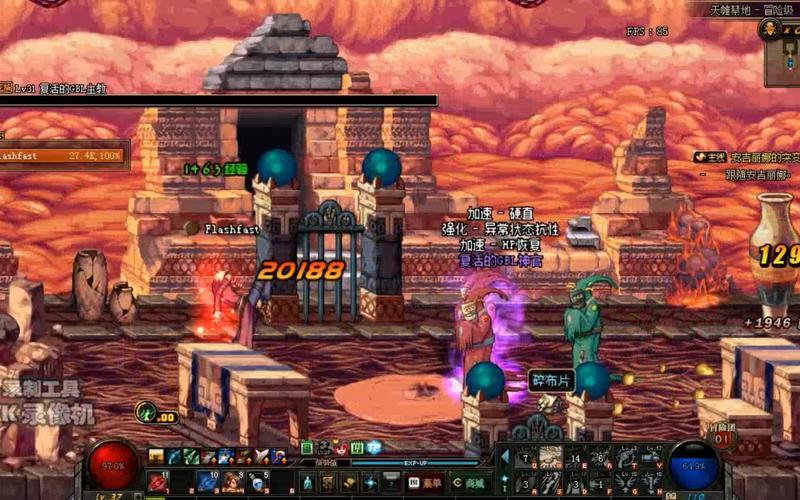This screenshot has height=500, width=800.
Task: Click the first buff icon above the hotbar
Action: (157, 456)
